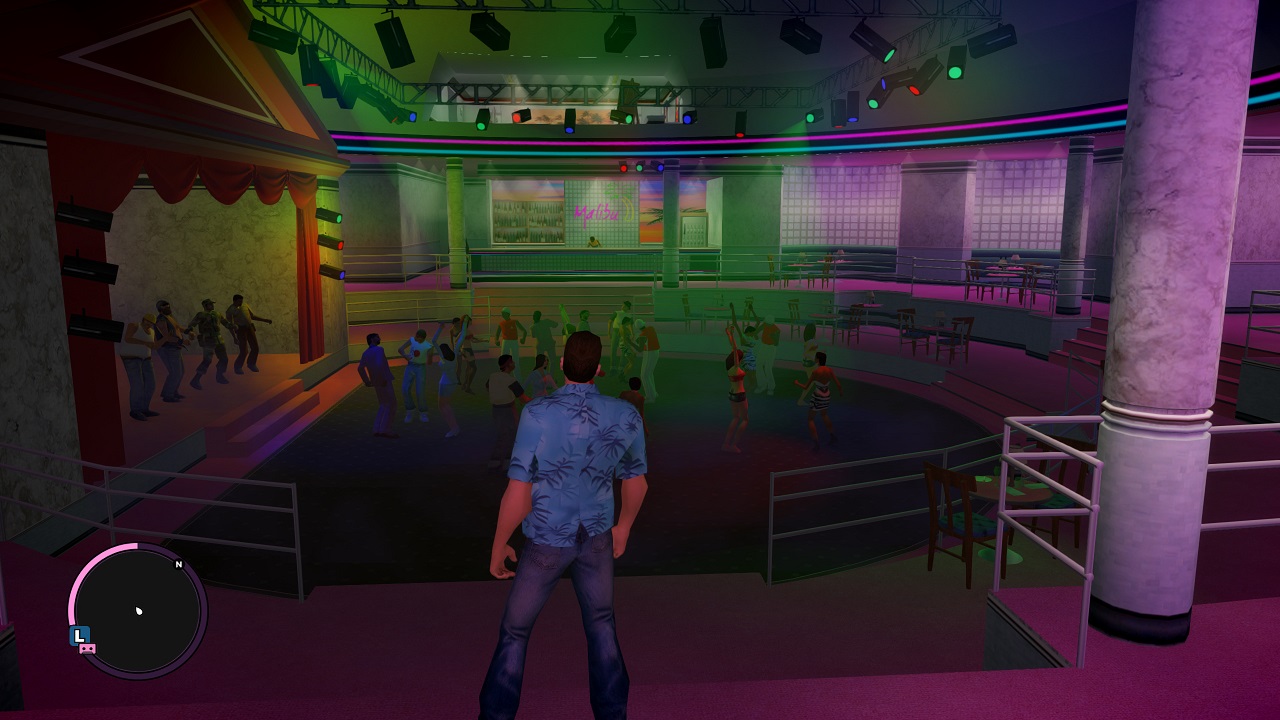The height and width of the screenshot is (720, 1280).
Task: Click the yellow neon banana beside Malibu
Action: (x=628, y=211)
